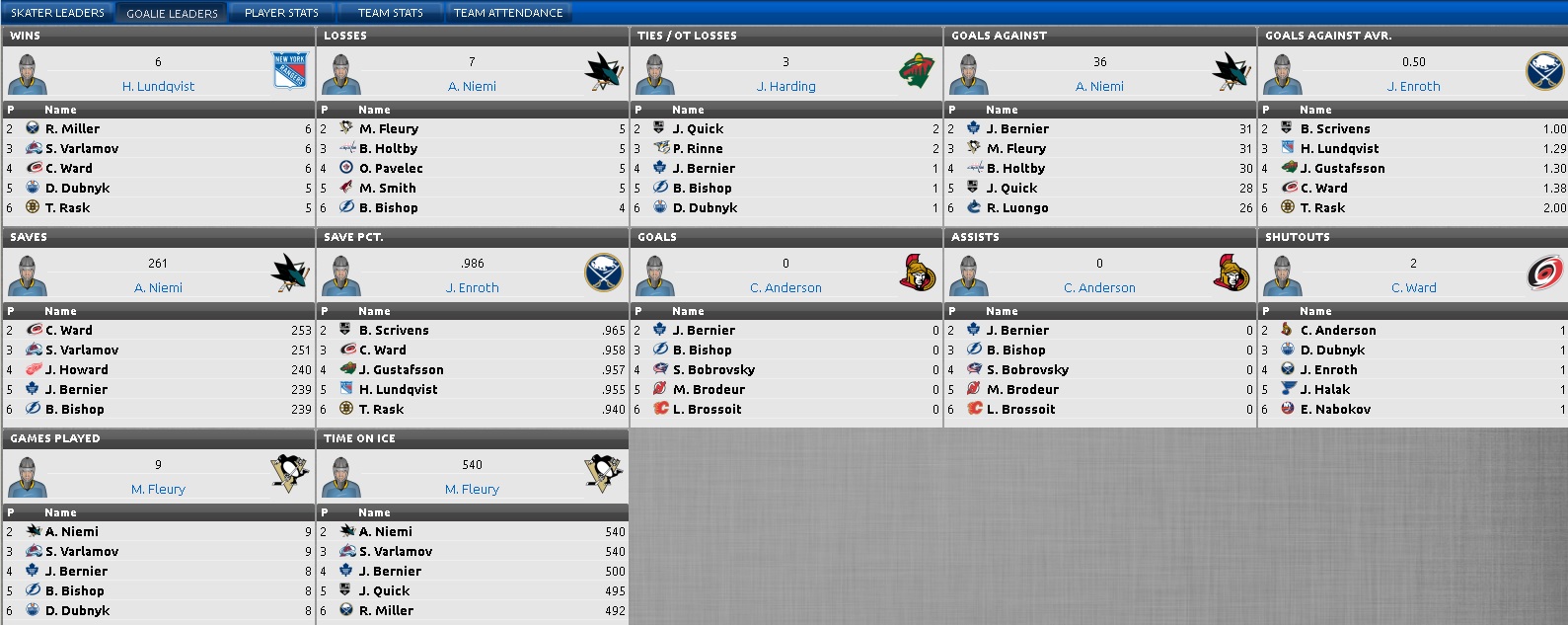Switch to the Skater Leaders tab
This screenshot has width=1568, height=625.
pyautogui.click(x=57, y=13)
